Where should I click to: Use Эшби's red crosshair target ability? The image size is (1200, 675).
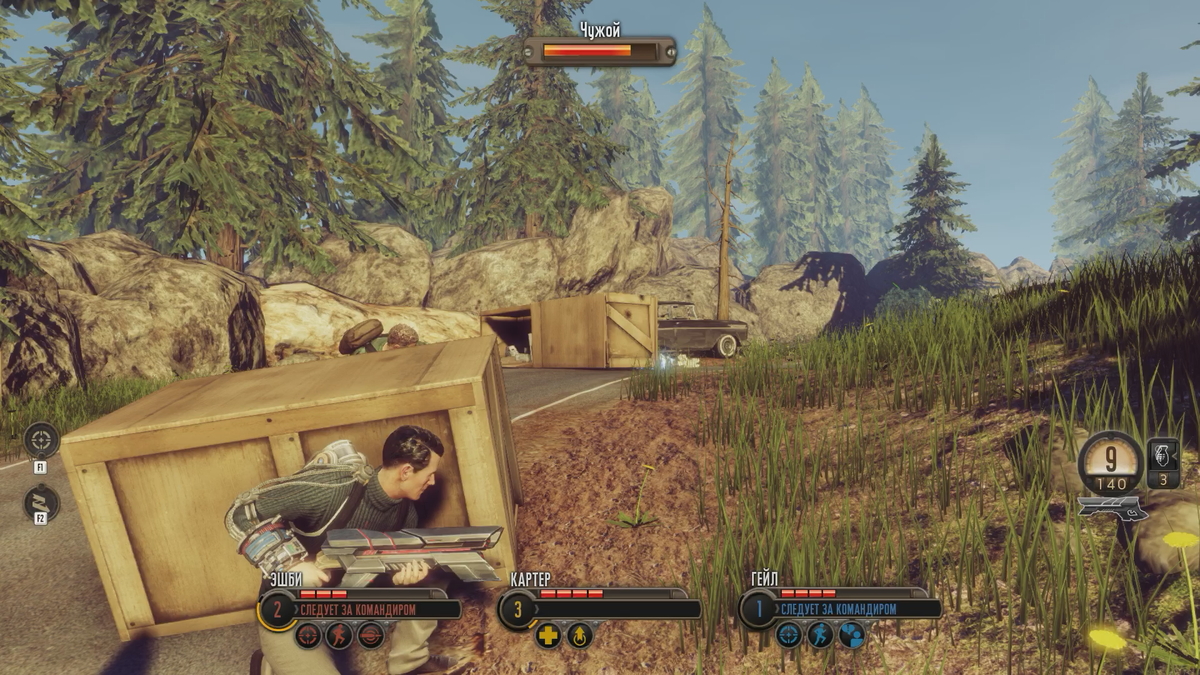pyautogui.click(x=308, y=635)
